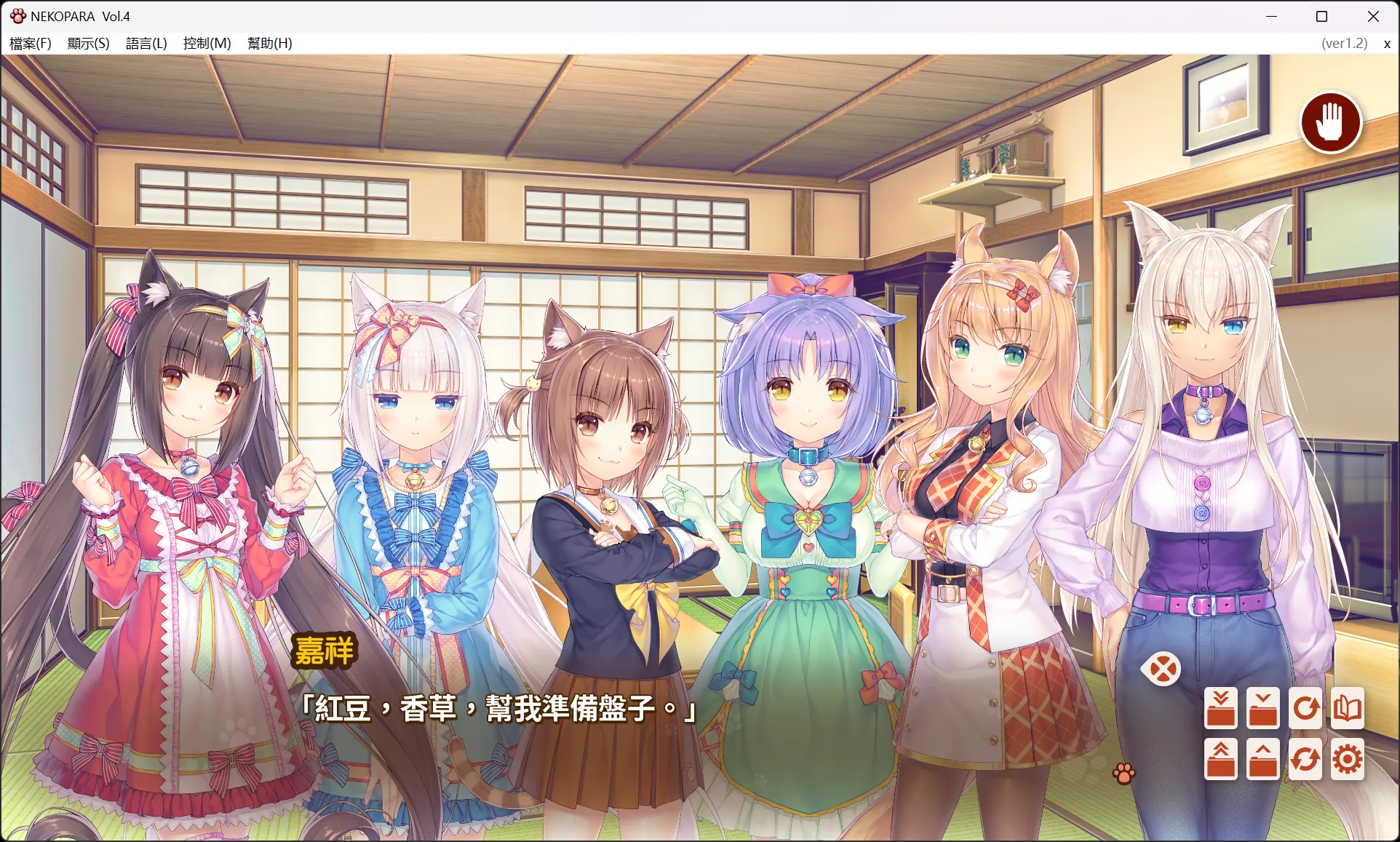1400x842 pixels.
Task: Open the 語言(L) language menu
Action: (145, 43)
